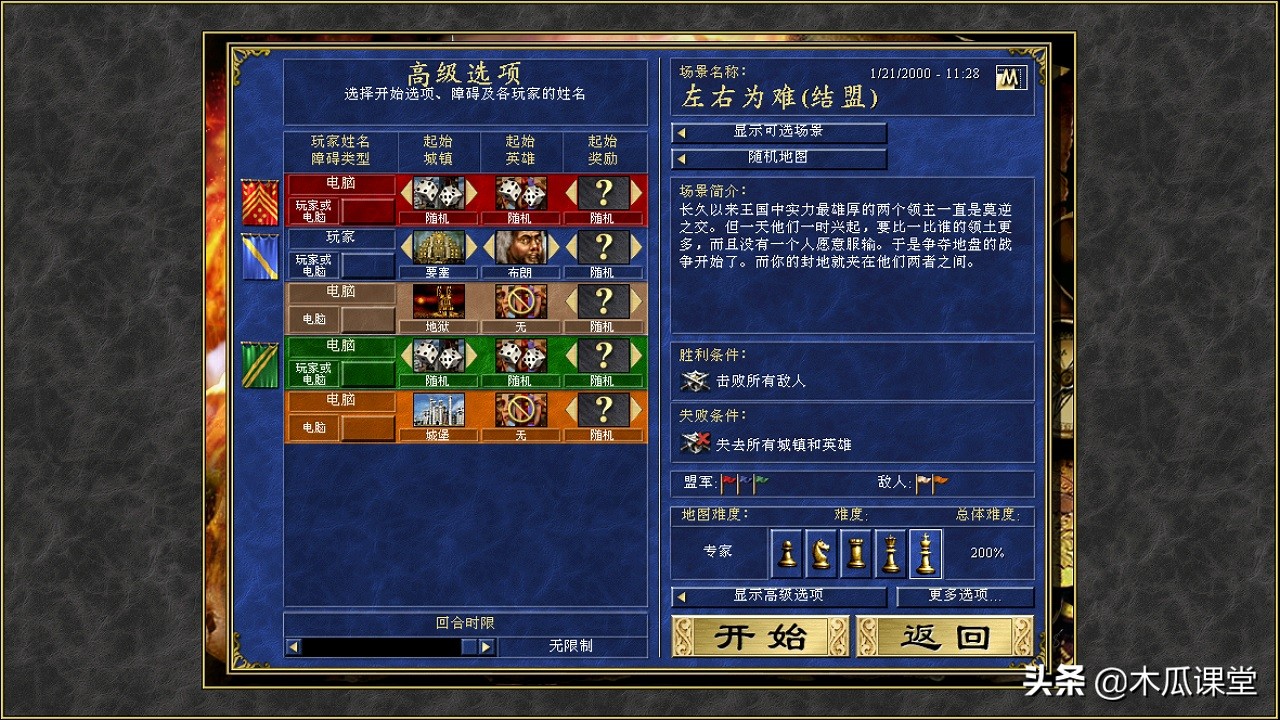
Task: Switch the blue player's 玩家或电脑 setting
Action: tap(315, 264)
